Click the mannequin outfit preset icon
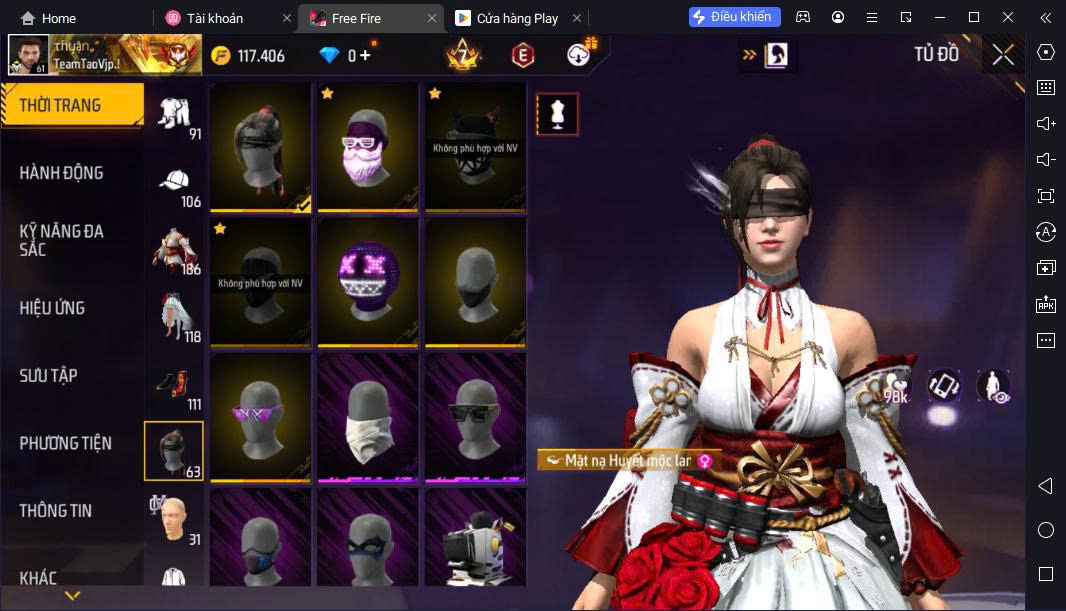This screenshot has height=611, width=1066. [x=557, y=115]
